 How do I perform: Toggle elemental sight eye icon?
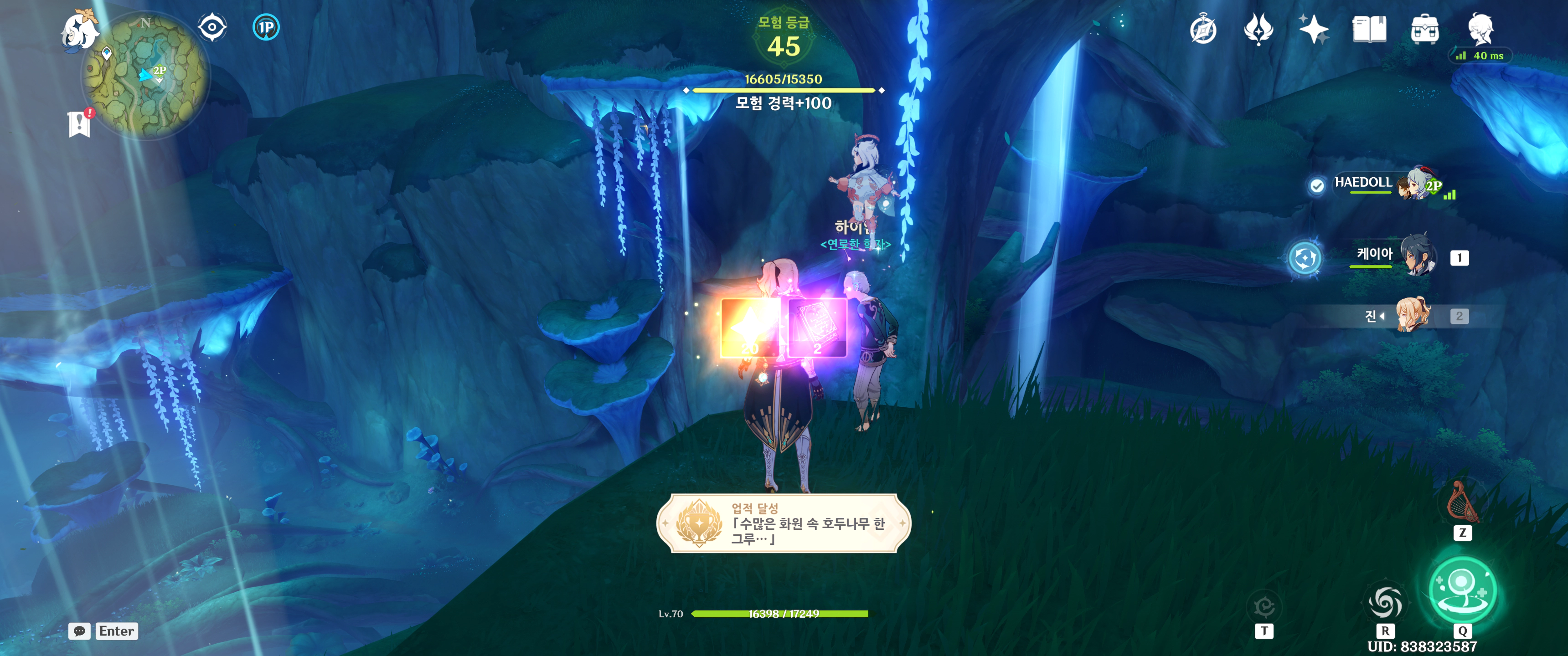(212, 27)
